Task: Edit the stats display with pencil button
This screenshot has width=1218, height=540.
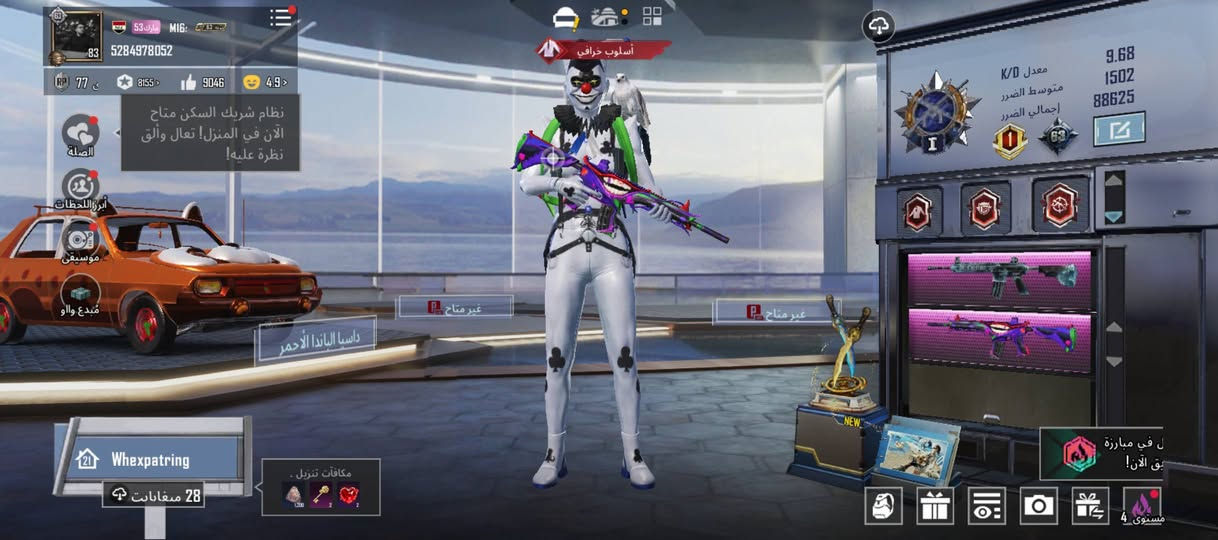Action: (x=1118, y=128)
